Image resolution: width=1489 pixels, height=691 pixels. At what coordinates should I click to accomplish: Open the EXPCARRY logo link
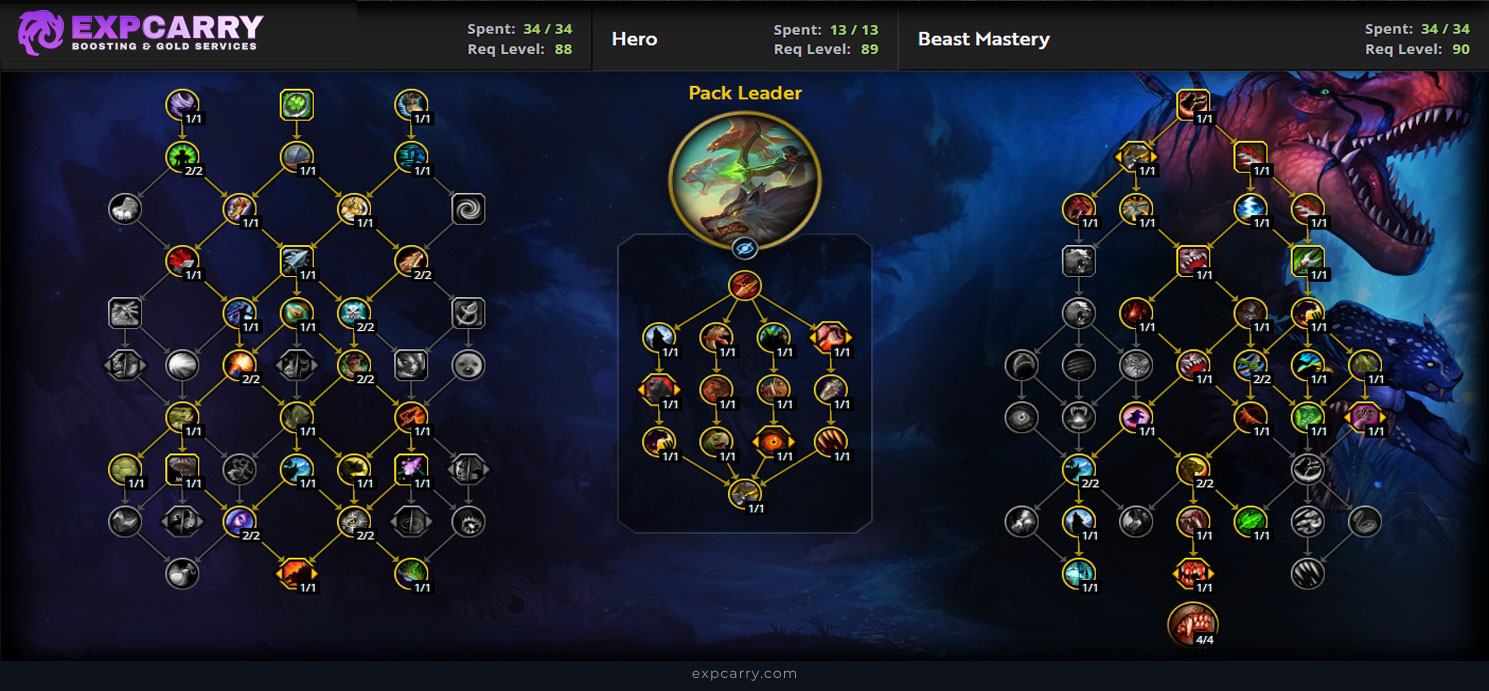[140, 33]
